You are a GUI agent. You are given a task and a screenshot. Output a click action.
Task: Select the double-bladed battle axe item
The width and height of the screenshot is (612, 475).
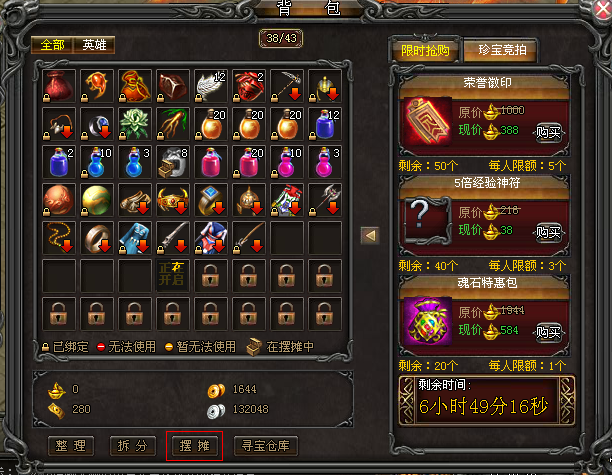point(325,199)
